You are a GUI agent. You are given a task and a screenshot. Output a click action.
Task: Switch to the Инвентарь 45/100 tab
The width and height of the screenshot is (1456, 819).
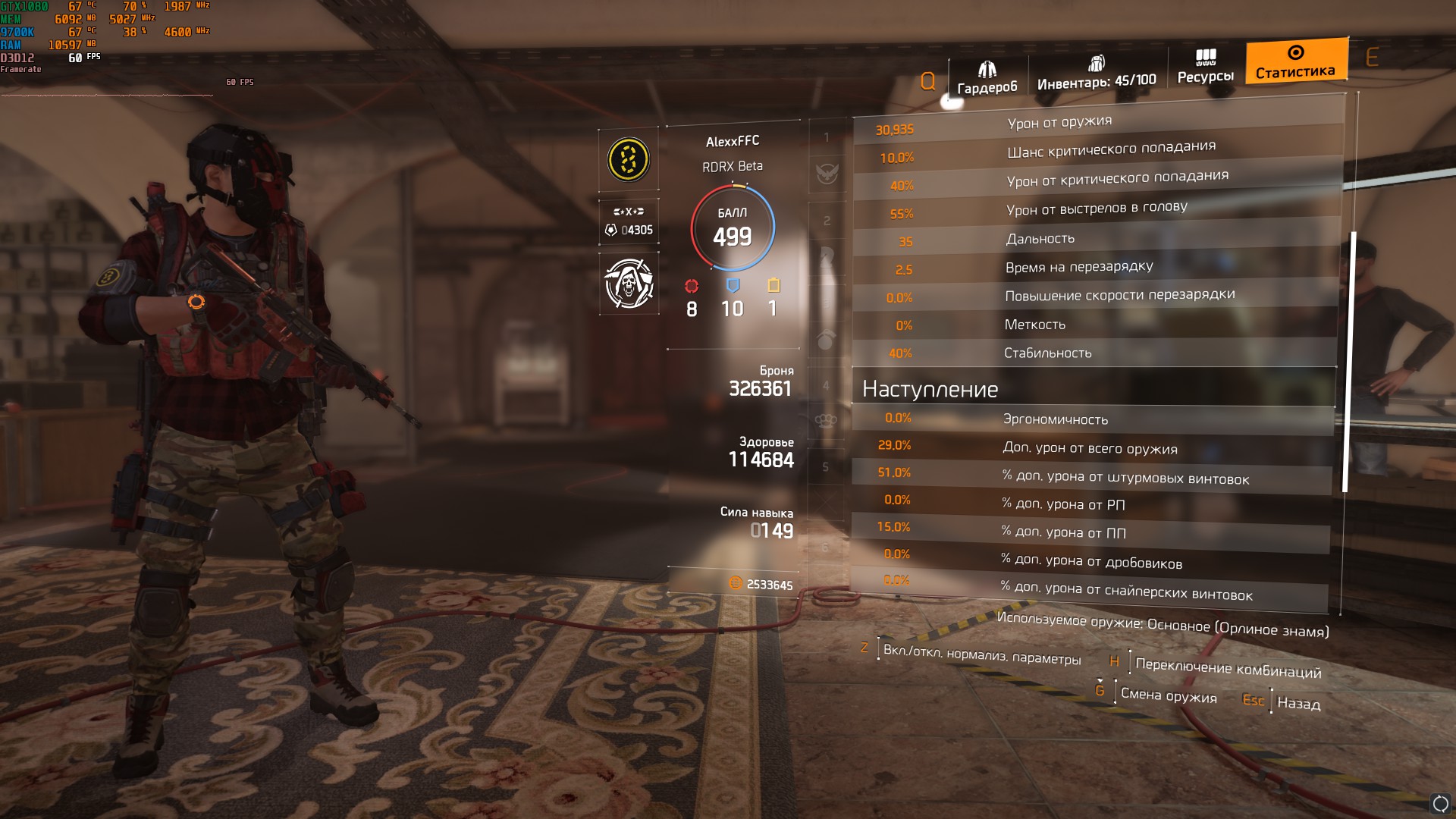point(1096,74)
